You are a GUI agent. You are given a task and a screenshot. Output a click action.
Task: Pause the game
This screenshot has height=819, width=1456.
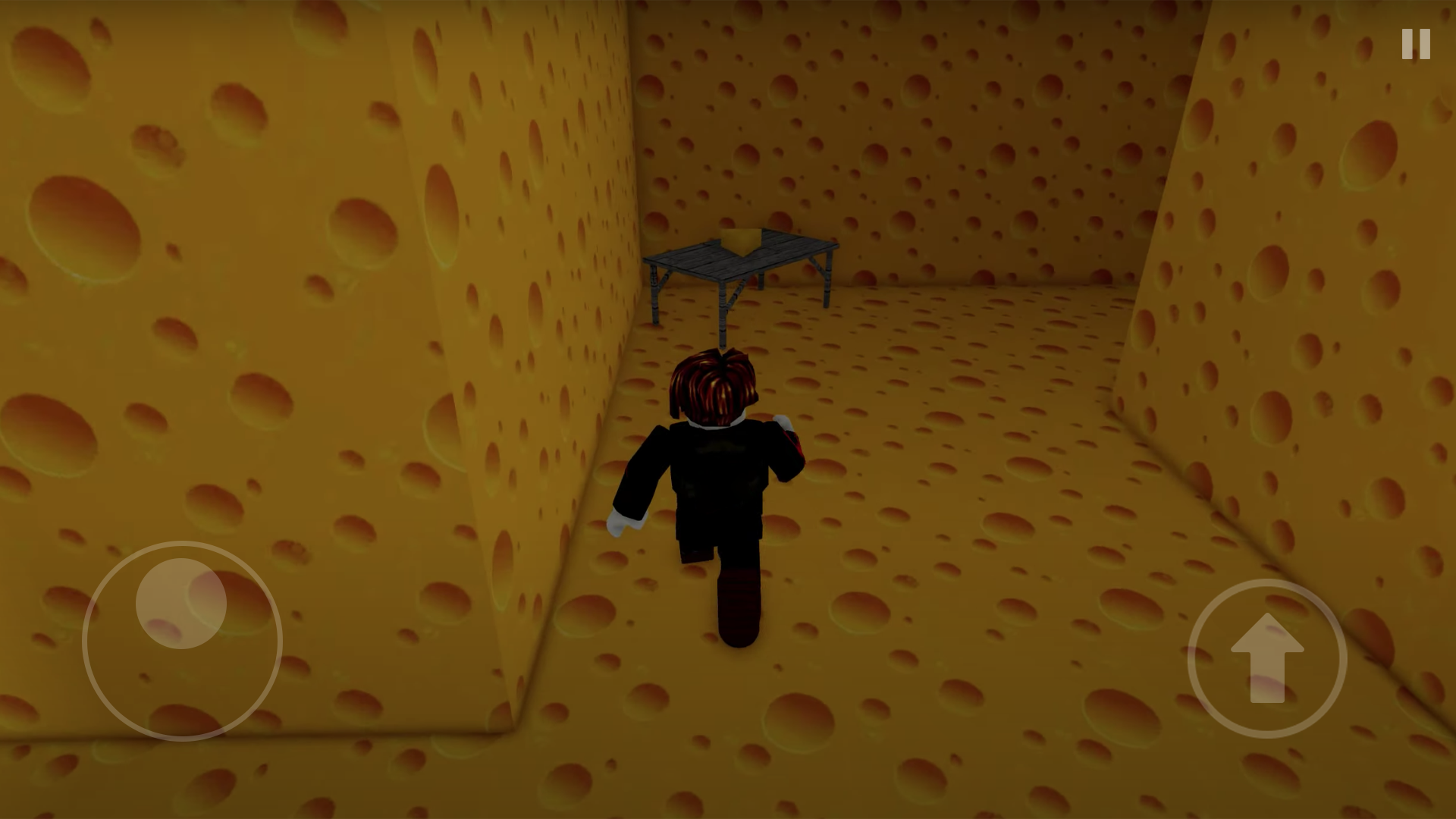pos(1414,45)
